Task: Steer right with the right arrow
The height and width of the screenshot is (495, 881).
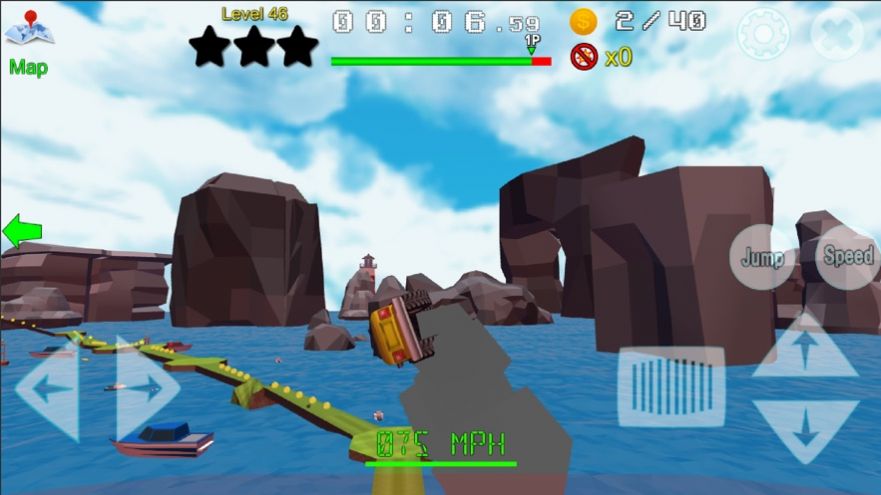Action: 148,388
